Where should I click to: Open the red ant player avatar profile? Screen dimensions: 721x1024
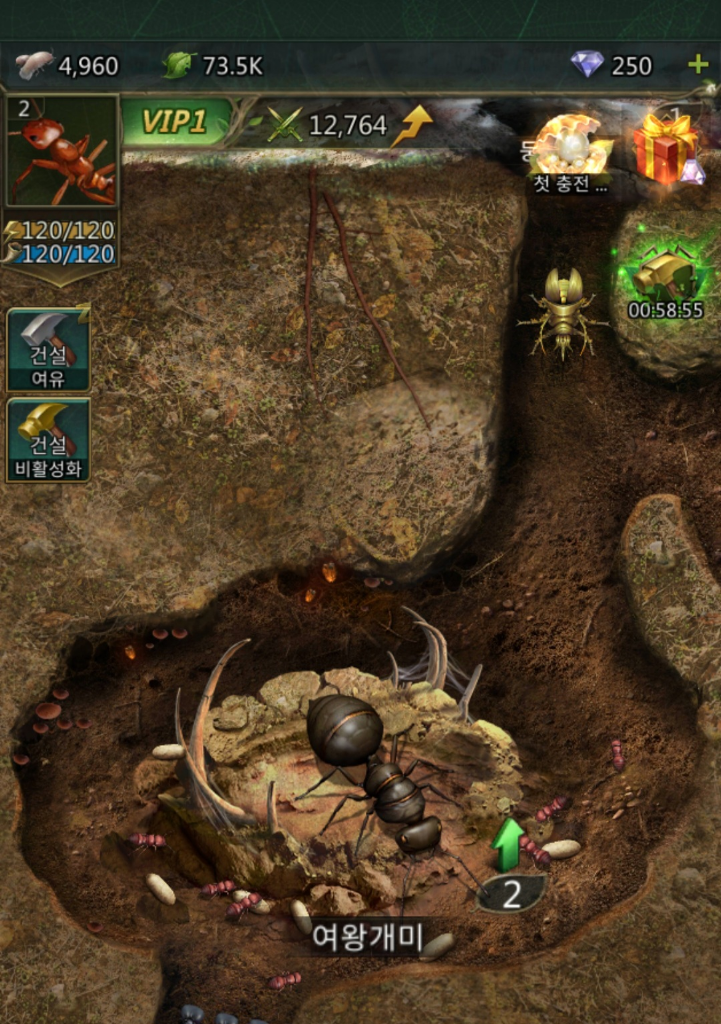62,152
